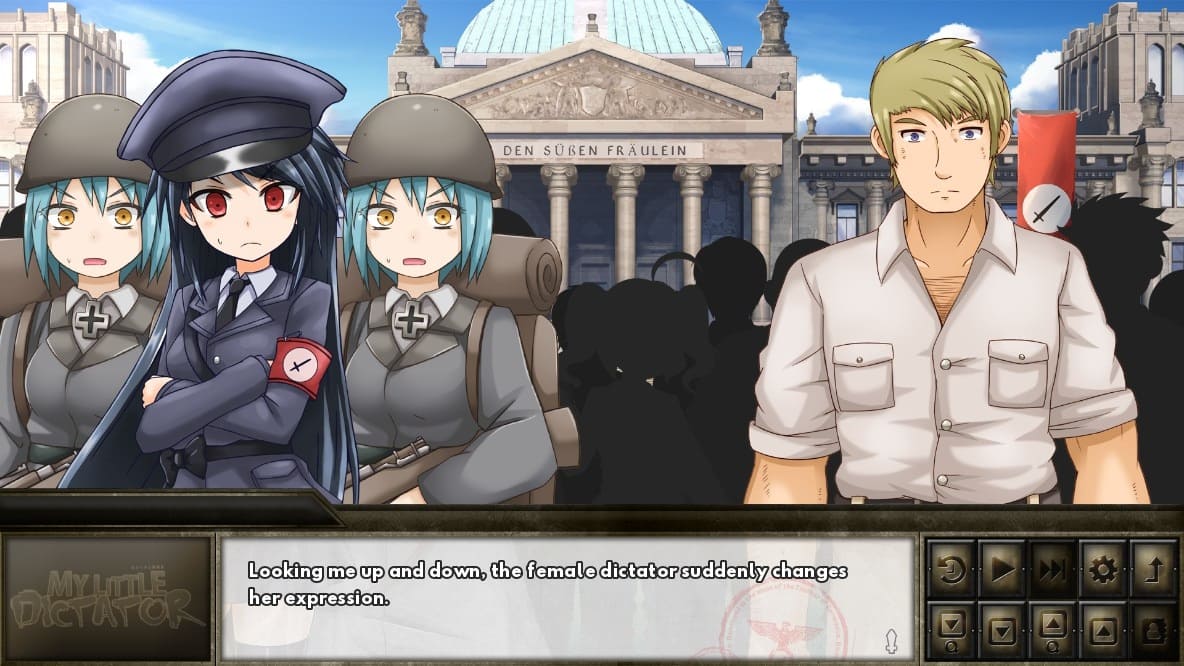Screen dimensions: 1184x666
Task: Quick load using the up-arrow Q button
Action: point(1052,630)
